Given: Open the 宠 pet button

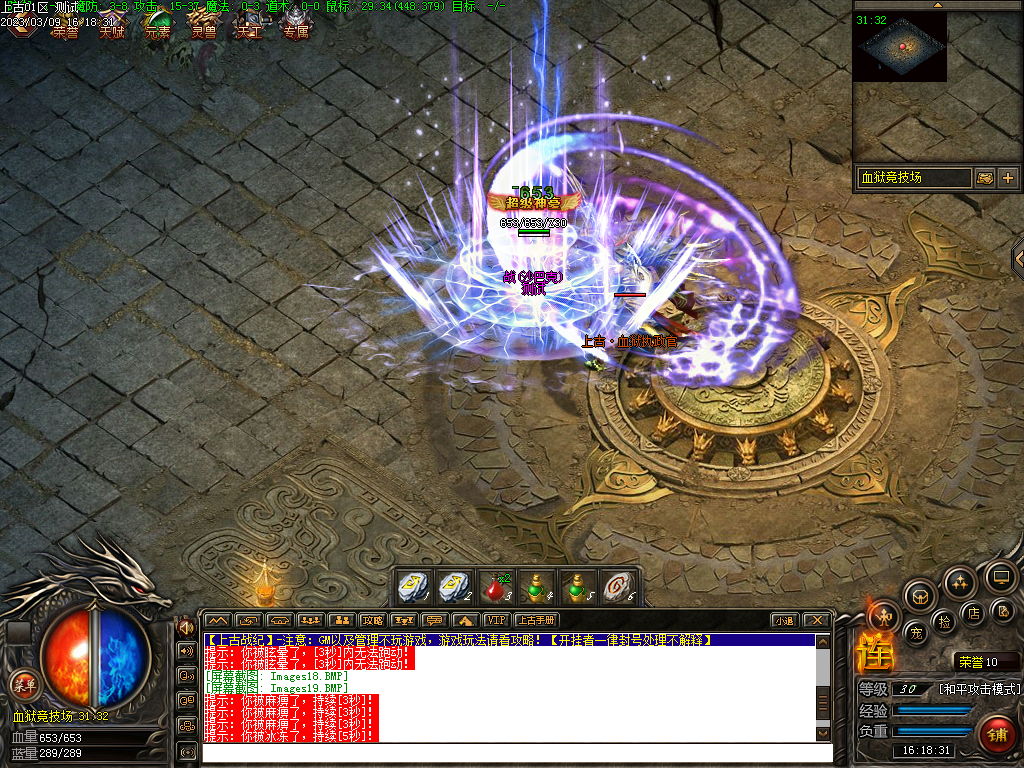Looking at the screenshot, I should pos(914,632).
